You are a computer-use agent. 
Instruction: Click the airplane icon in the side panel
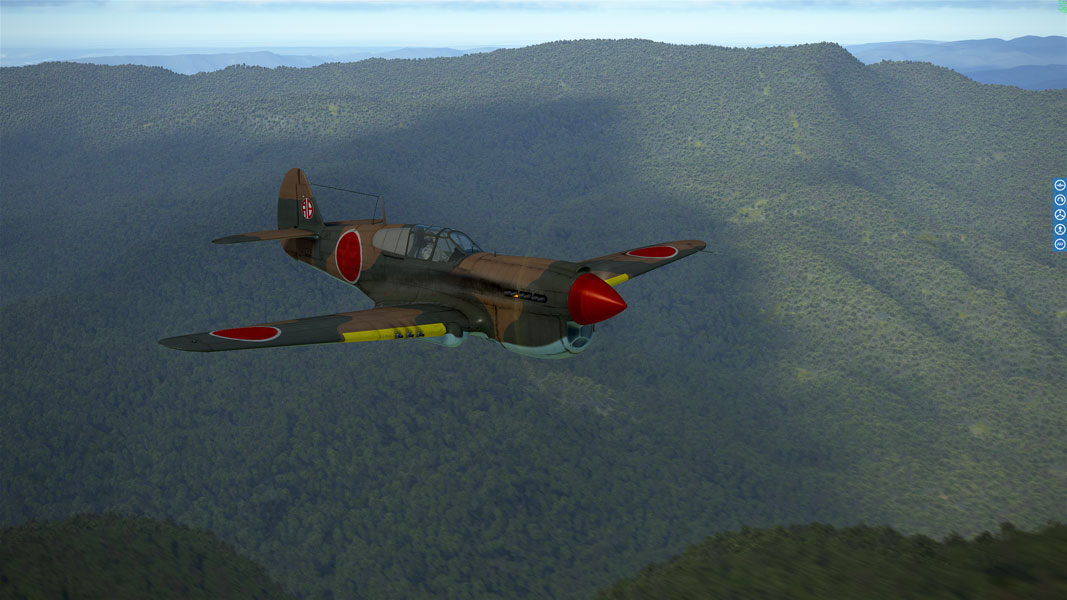1060,185
